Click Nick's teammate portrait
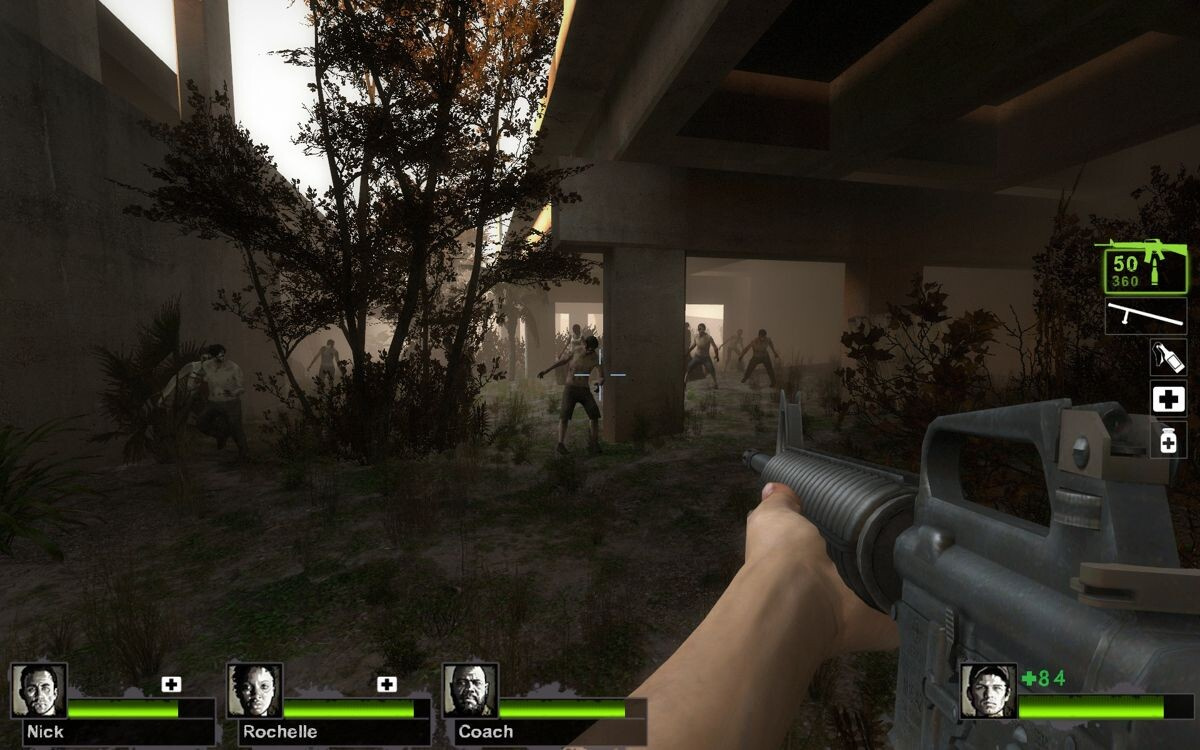Screen dimensions: 1200x750 (x=40, y=690)
